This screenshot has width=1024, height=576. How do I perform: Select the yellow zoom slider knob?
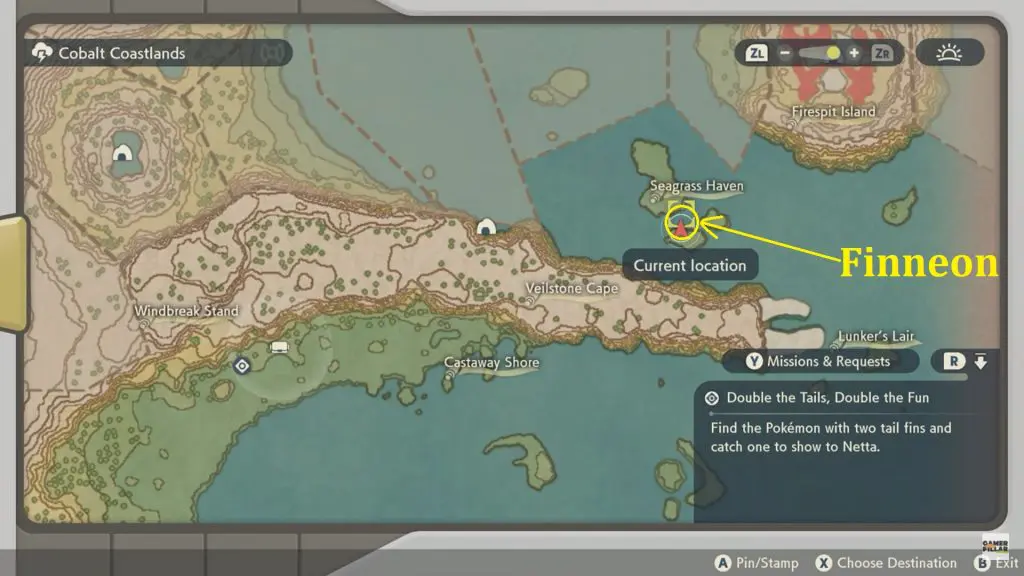click(x=833, y=53)
